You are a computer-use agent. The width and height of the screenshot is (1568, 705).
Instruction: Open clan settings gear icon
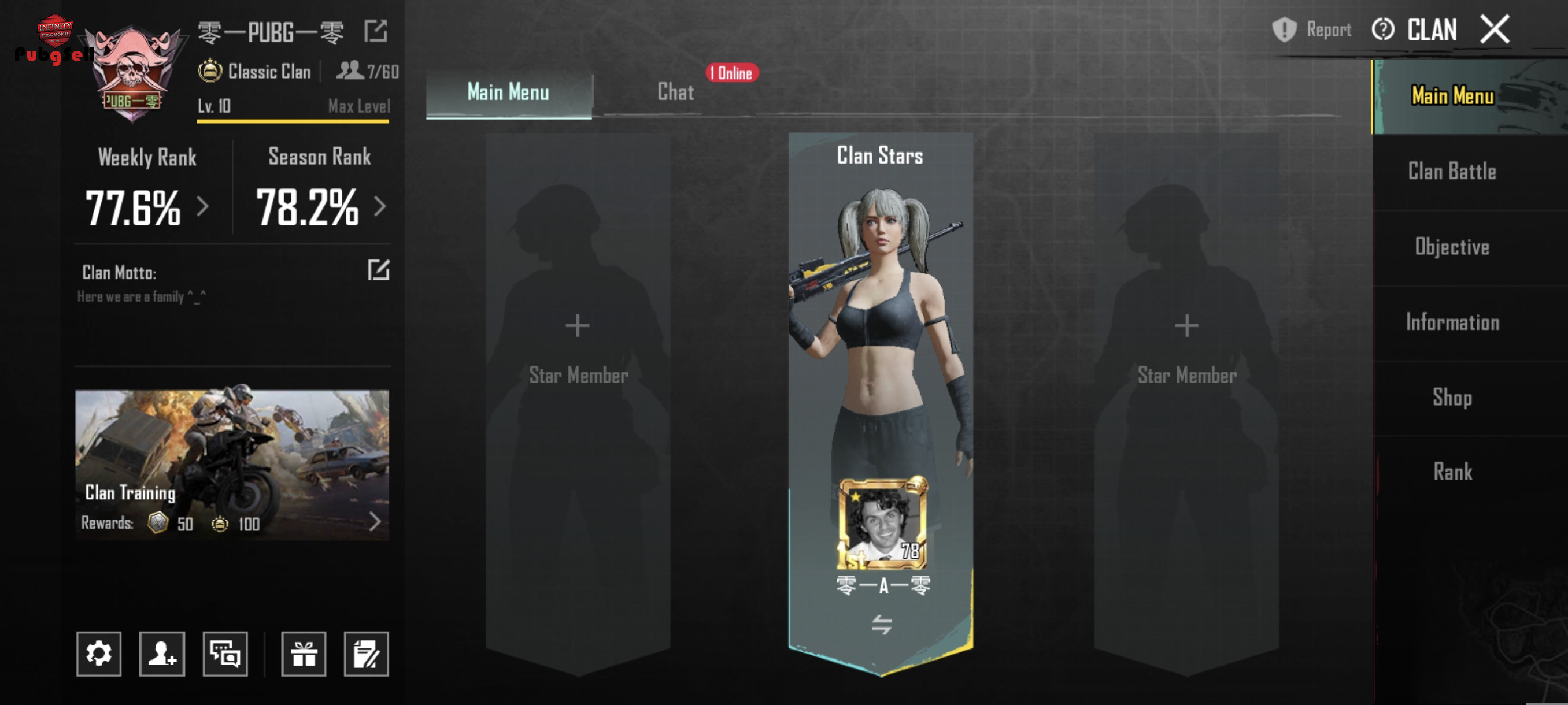99,654
